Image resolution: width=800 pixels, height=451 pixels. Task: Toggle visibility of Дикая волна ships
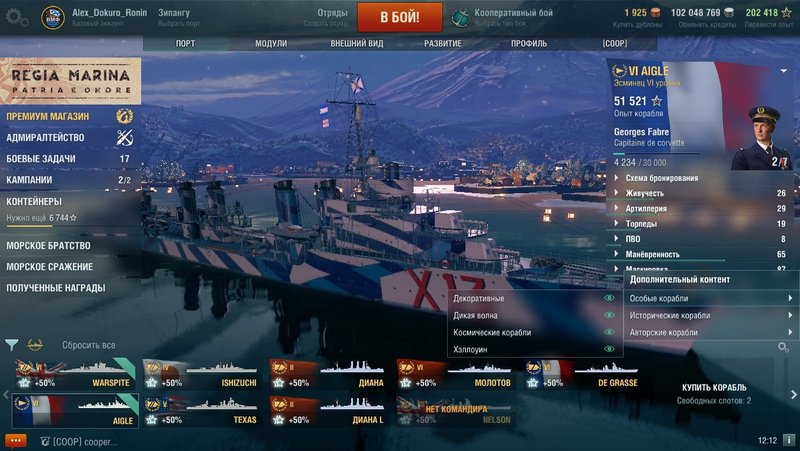pos(608,315)
